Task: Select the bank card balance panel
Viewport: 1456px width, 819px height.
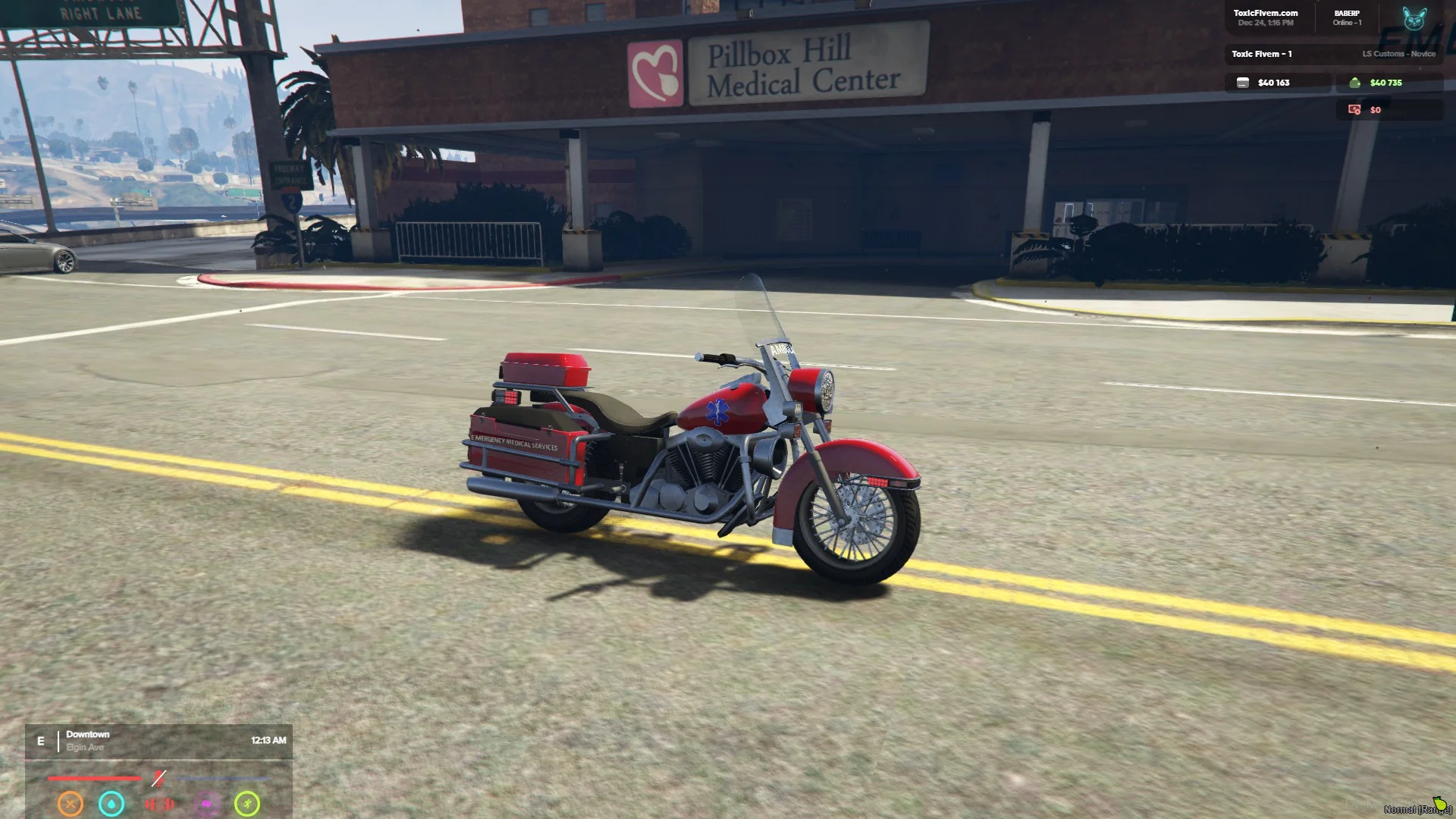Action: point(1277,83)
